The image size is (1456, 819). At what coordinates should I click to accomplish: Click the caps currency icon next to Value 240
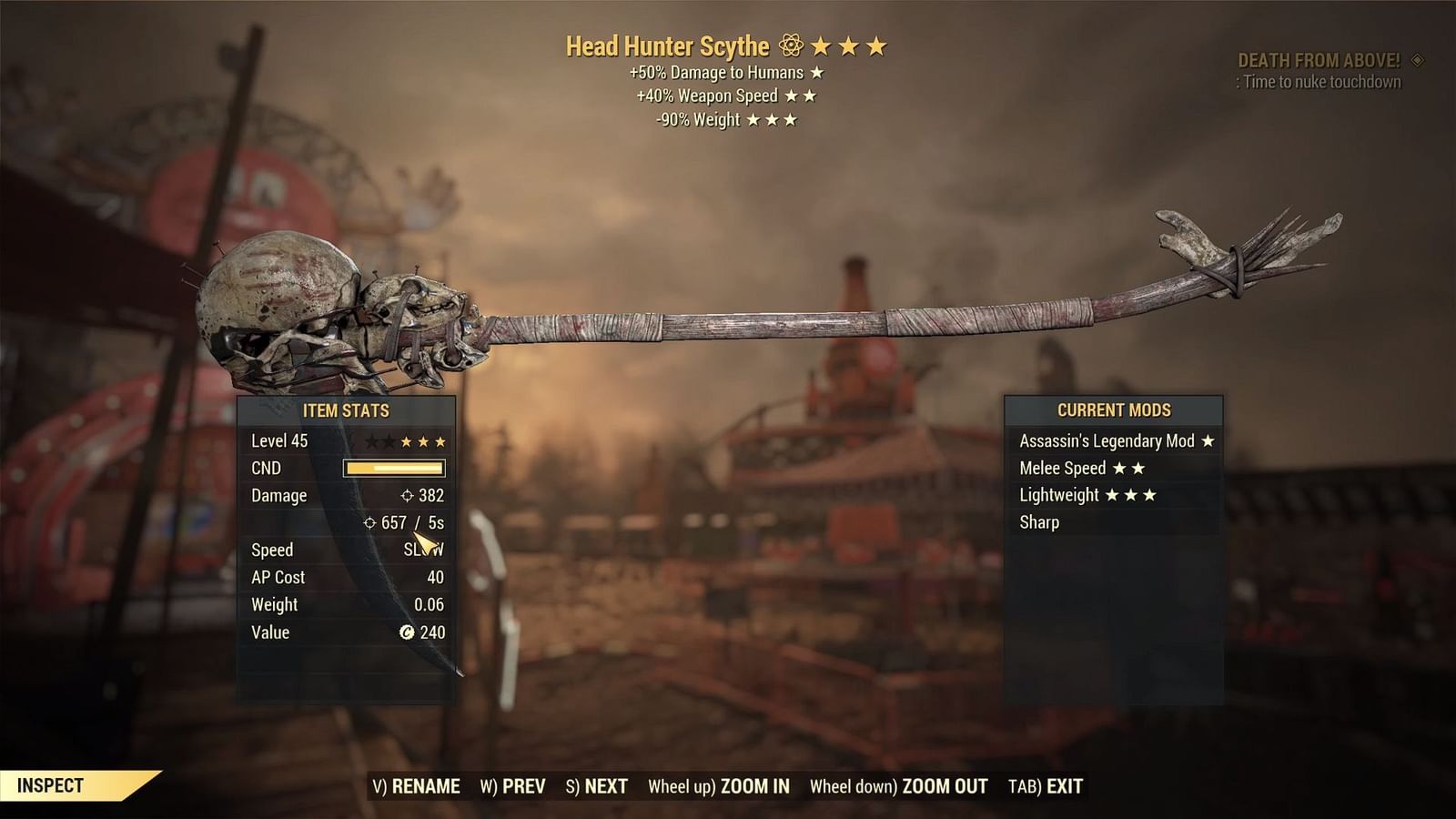coord(408,632)
